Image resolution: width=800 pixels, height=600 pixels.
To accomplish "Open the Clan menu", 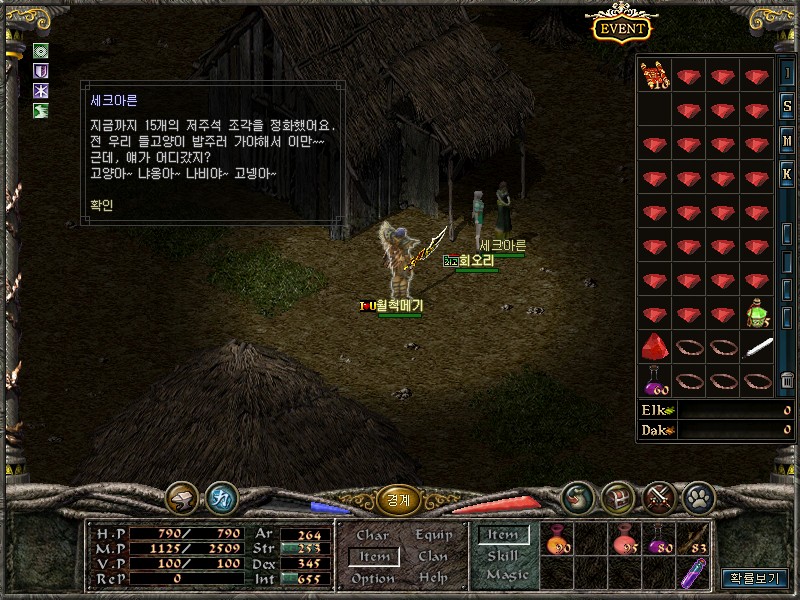I will click(x=433, y=557).
